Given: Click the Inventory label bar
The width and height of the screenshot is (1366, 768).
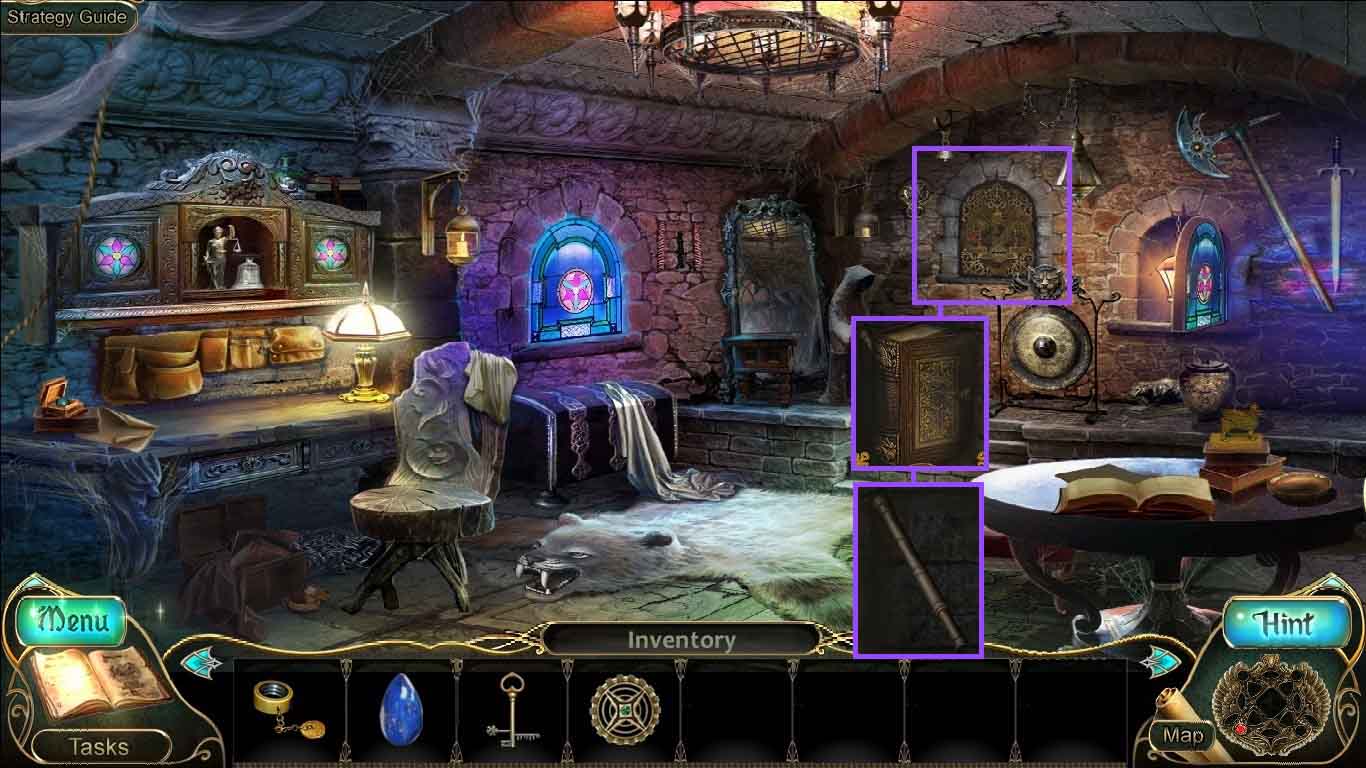Looking at the screenshot, I should click(681, 640).
